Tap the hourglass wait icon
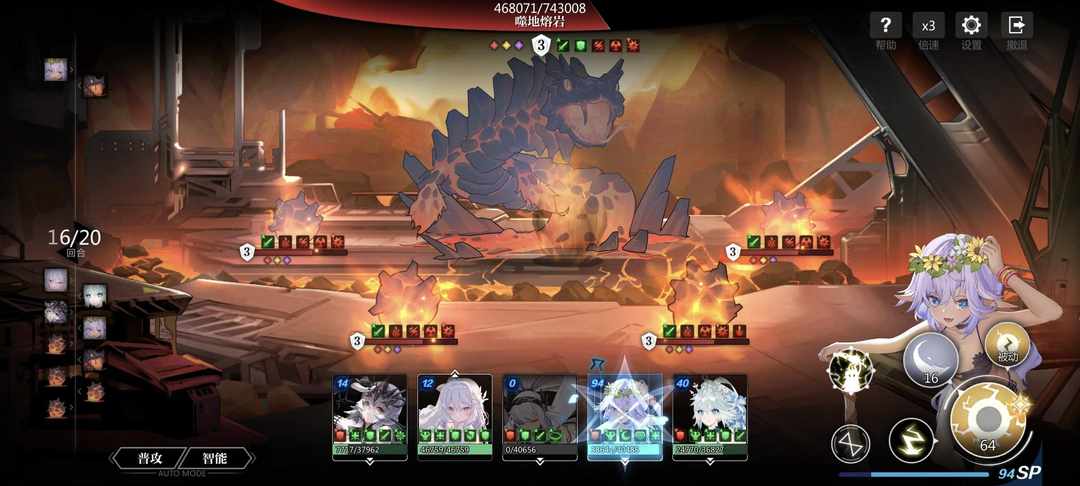 851,443
